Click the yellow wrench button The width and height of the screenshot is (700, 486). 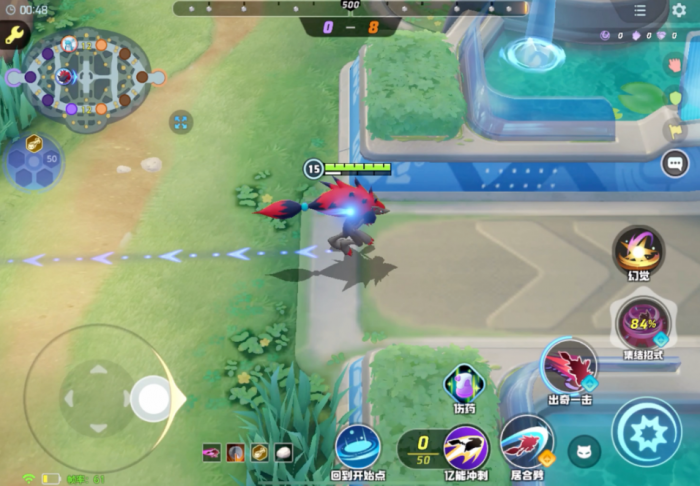coord(14,36)
